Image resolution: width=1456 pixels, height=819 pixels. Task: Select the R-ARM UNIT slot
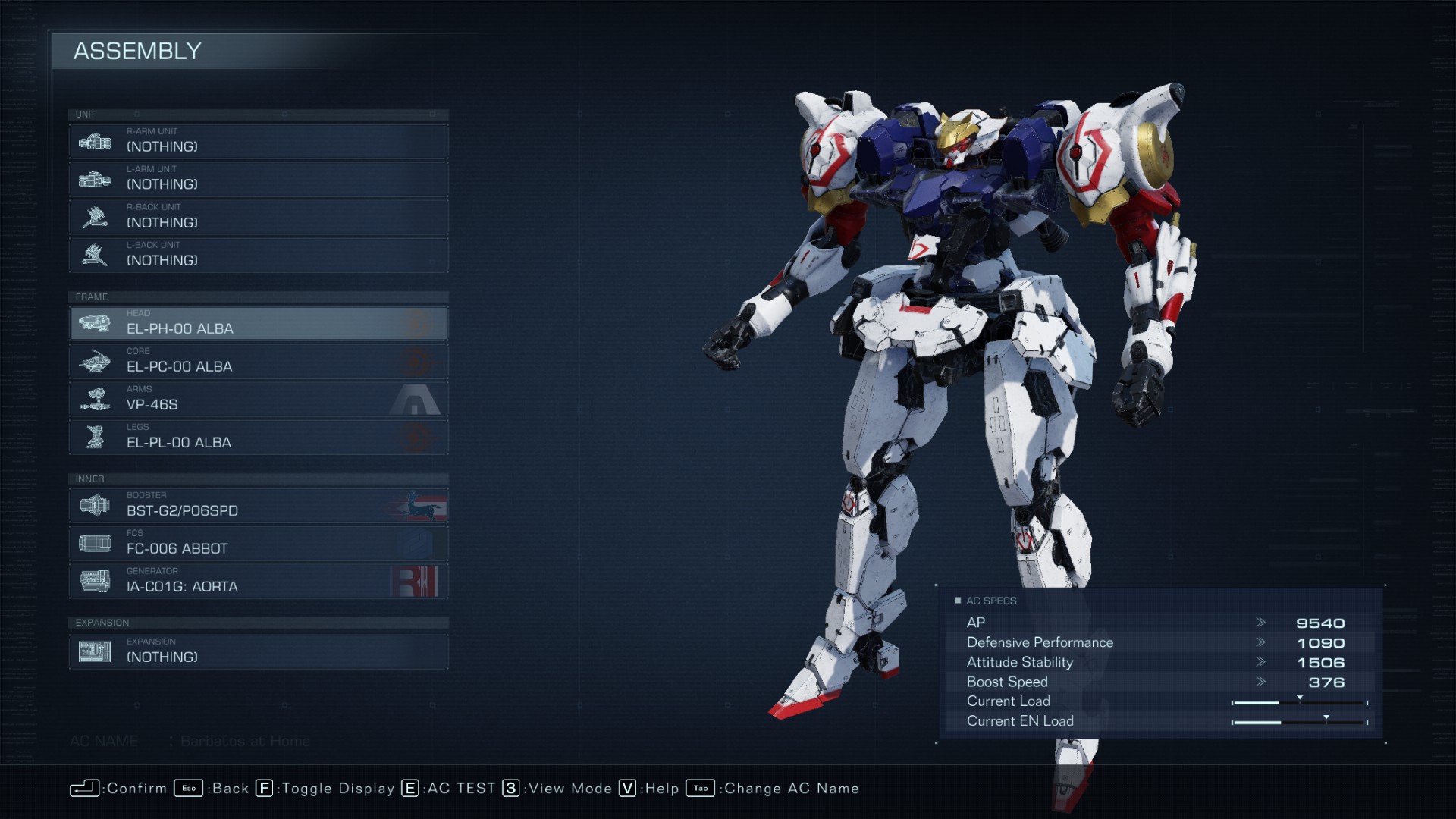pos(258,142)
